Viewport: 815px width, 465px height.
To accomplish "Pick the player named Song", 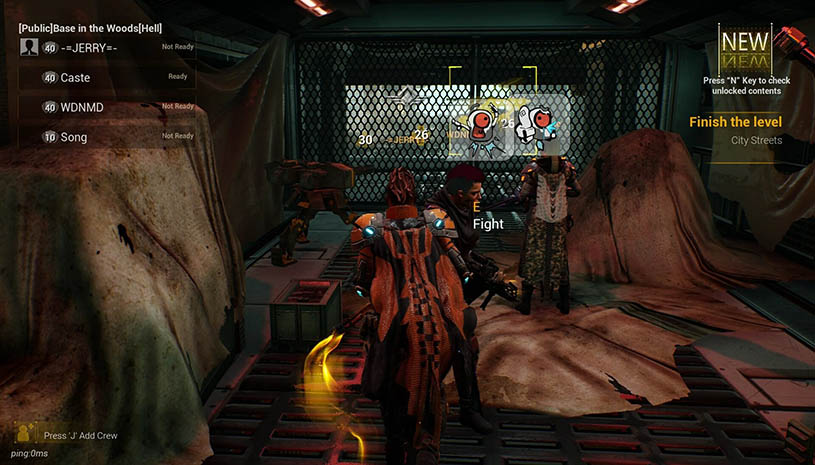I will click(x=105, y=137).
